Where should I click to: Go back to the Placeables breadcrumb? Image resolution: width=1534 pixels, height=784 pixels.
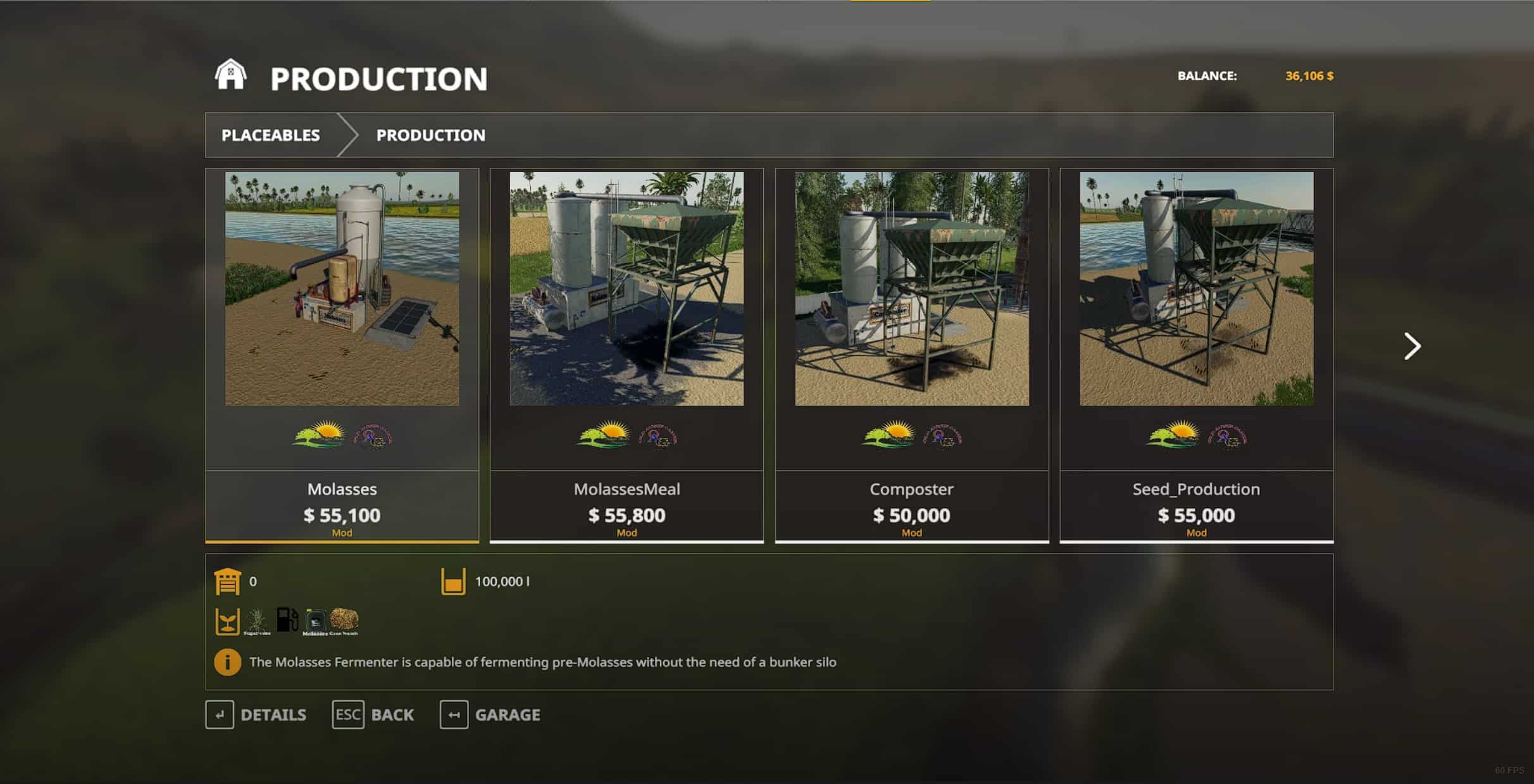tap(270, 135)
